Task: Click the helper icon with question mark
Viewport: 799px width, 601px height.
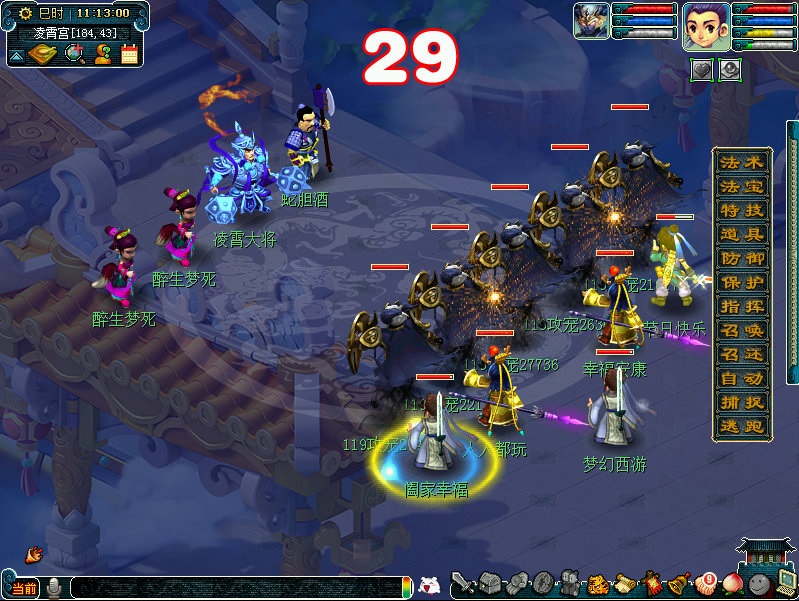Action: pyautogui.click(x=102, y=54)
